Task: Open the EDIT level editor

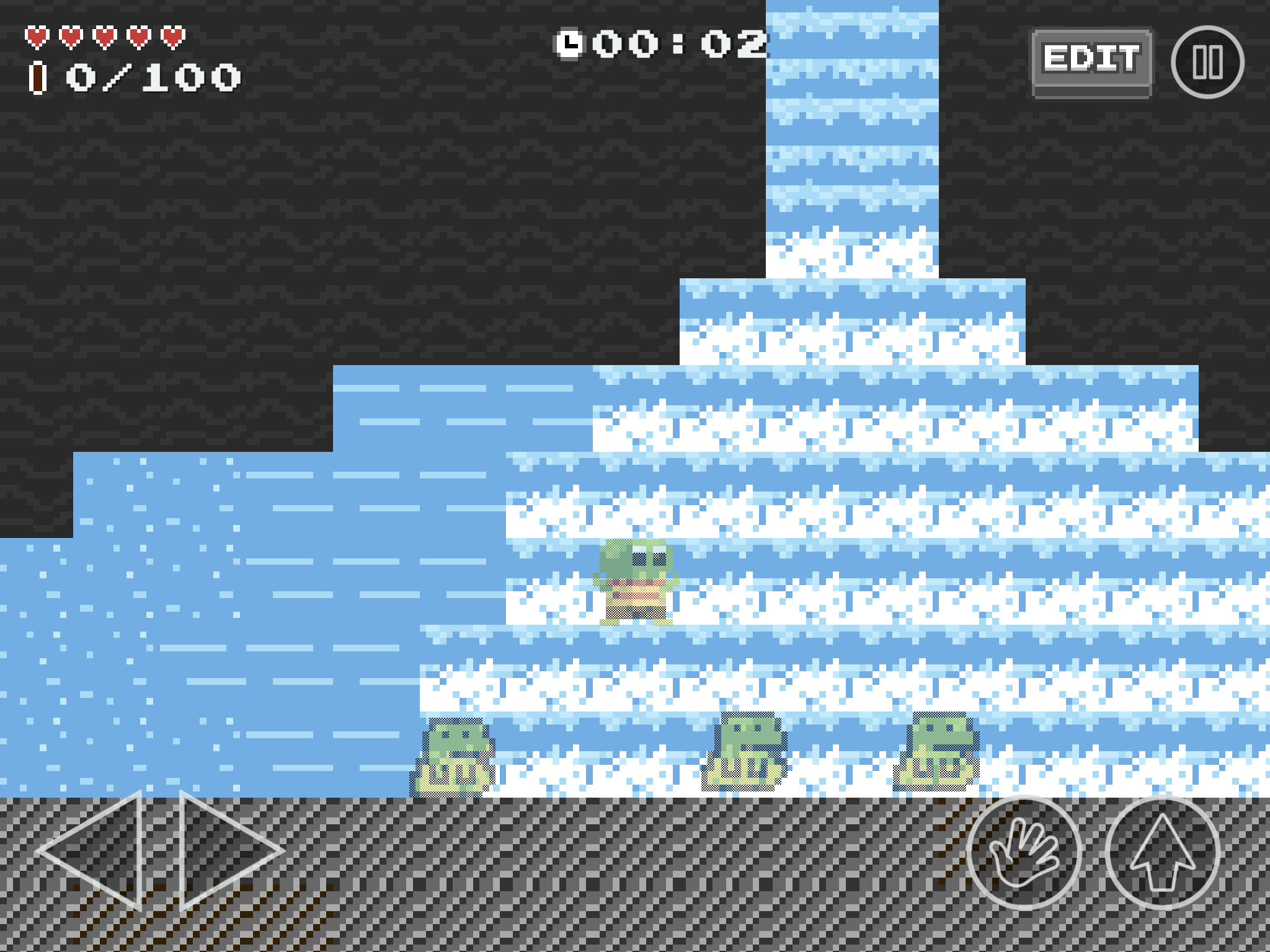Action: click(x=1091, y=61)
